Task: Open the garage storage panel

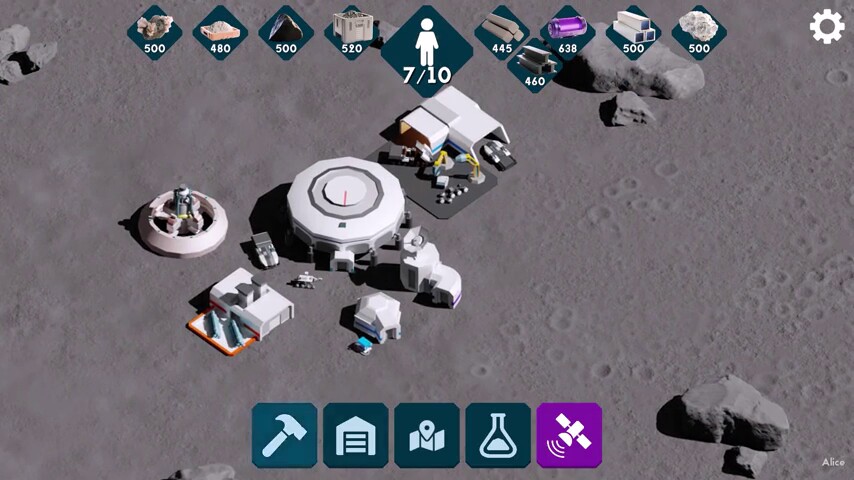Action: coord(355,435)
